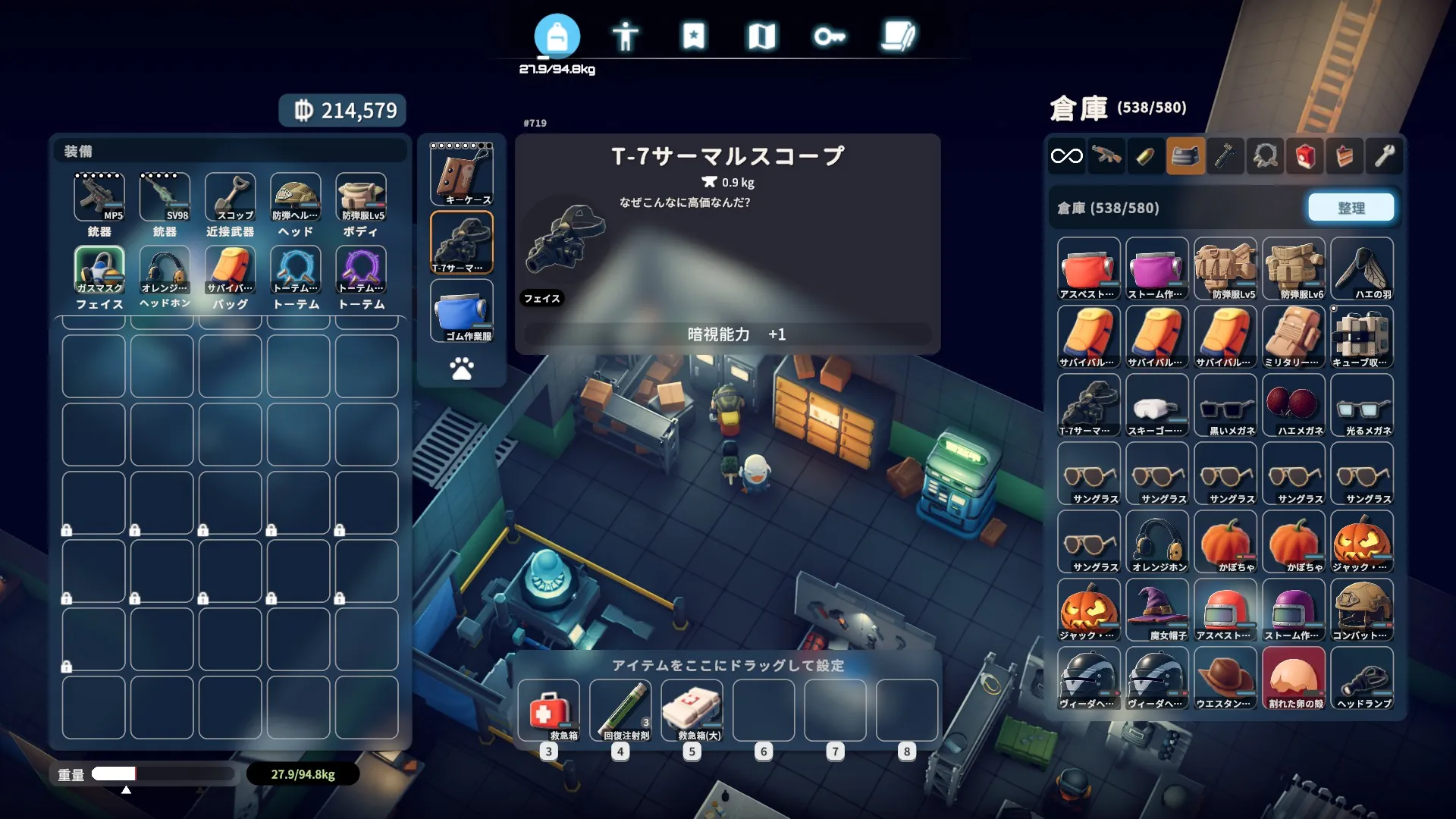Filter warehouse by ammo bullet category
Screen dimensions: 1456x819
tap(1146, 156)
